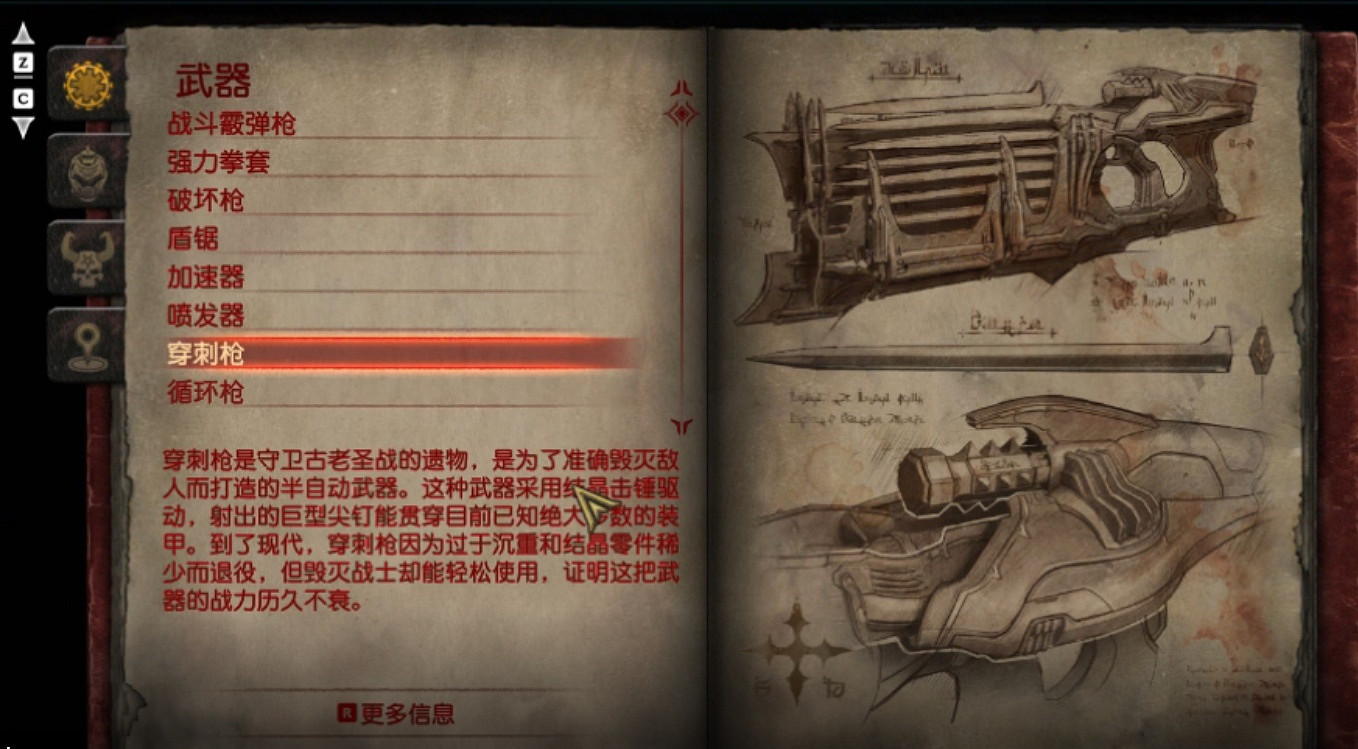Select the 强力拳套 entry
This screenshot has height=749, width=1358.
(219, 161)
